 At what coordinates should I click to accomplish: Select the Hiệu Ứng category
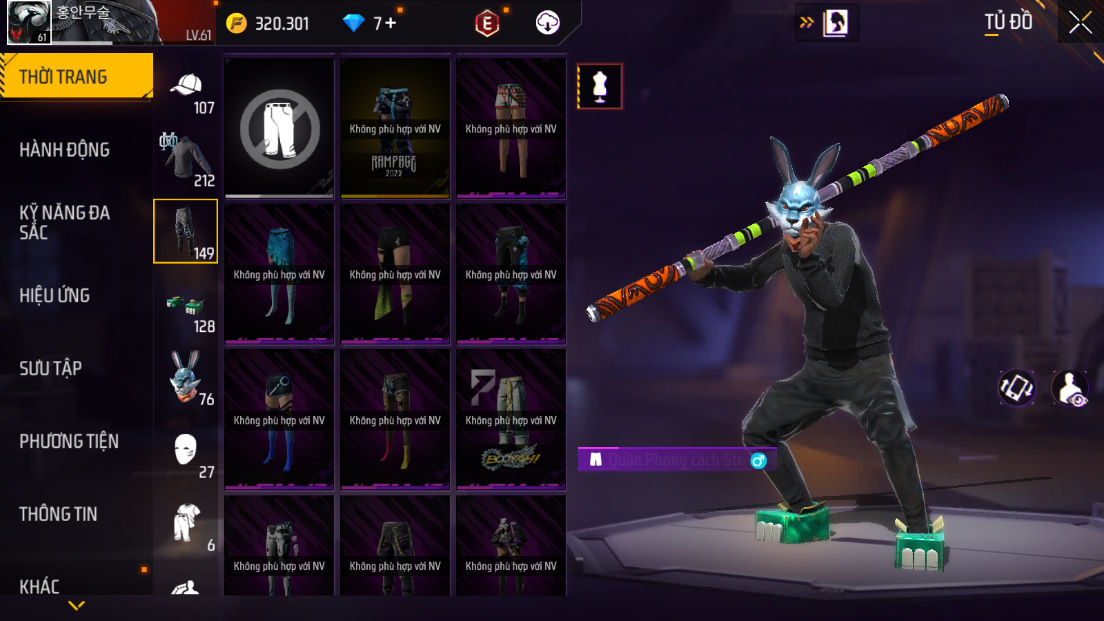[x=55, y=295]
